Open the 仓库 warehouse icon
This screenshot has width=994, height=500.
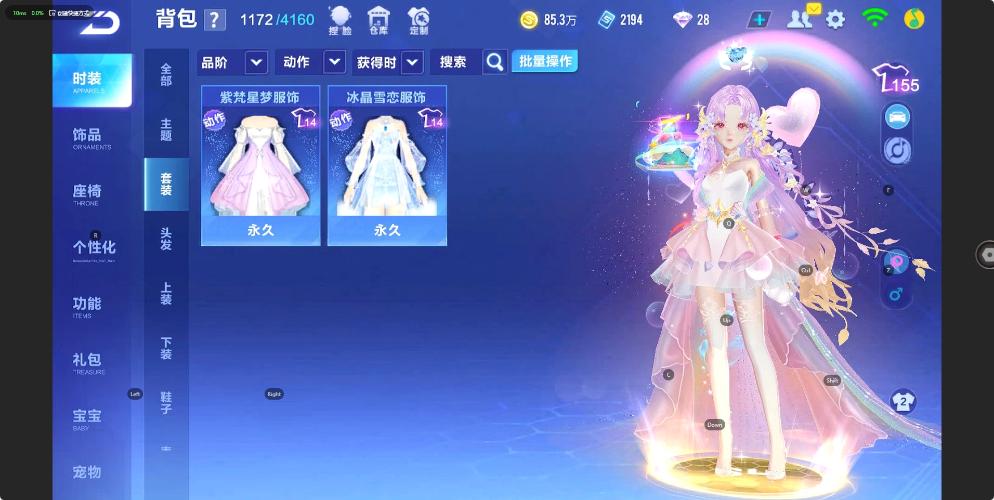(x=378, y=20)
